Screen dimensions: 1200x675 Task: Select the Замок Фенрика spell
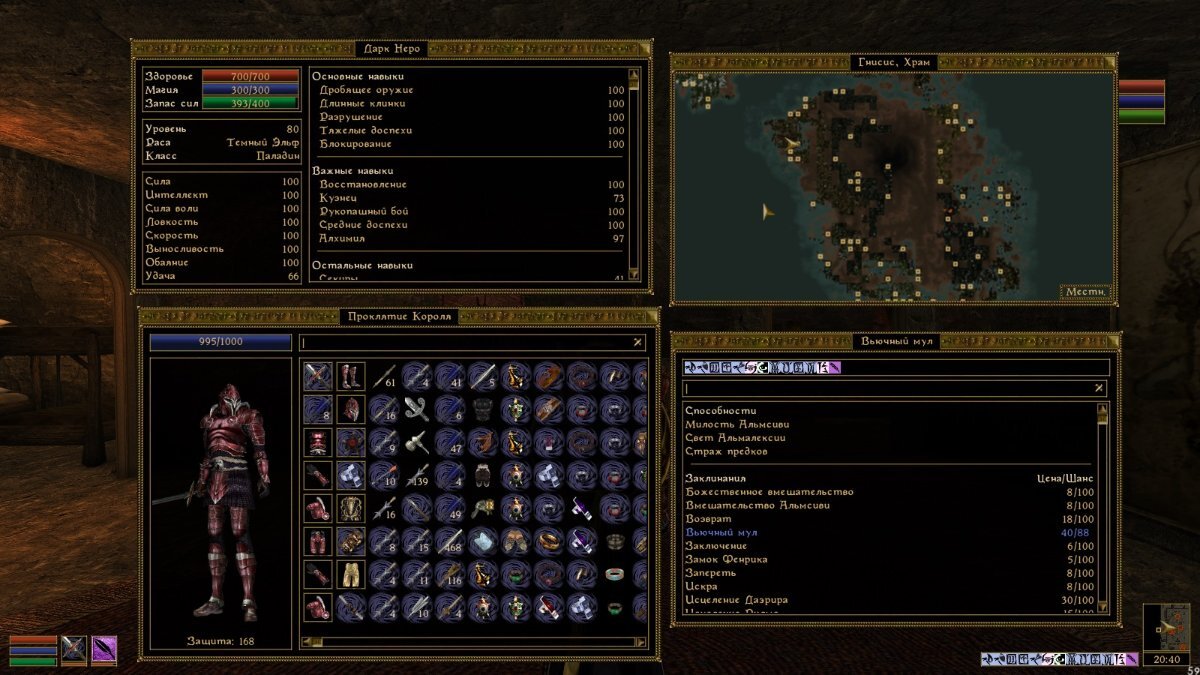(726, 560)
